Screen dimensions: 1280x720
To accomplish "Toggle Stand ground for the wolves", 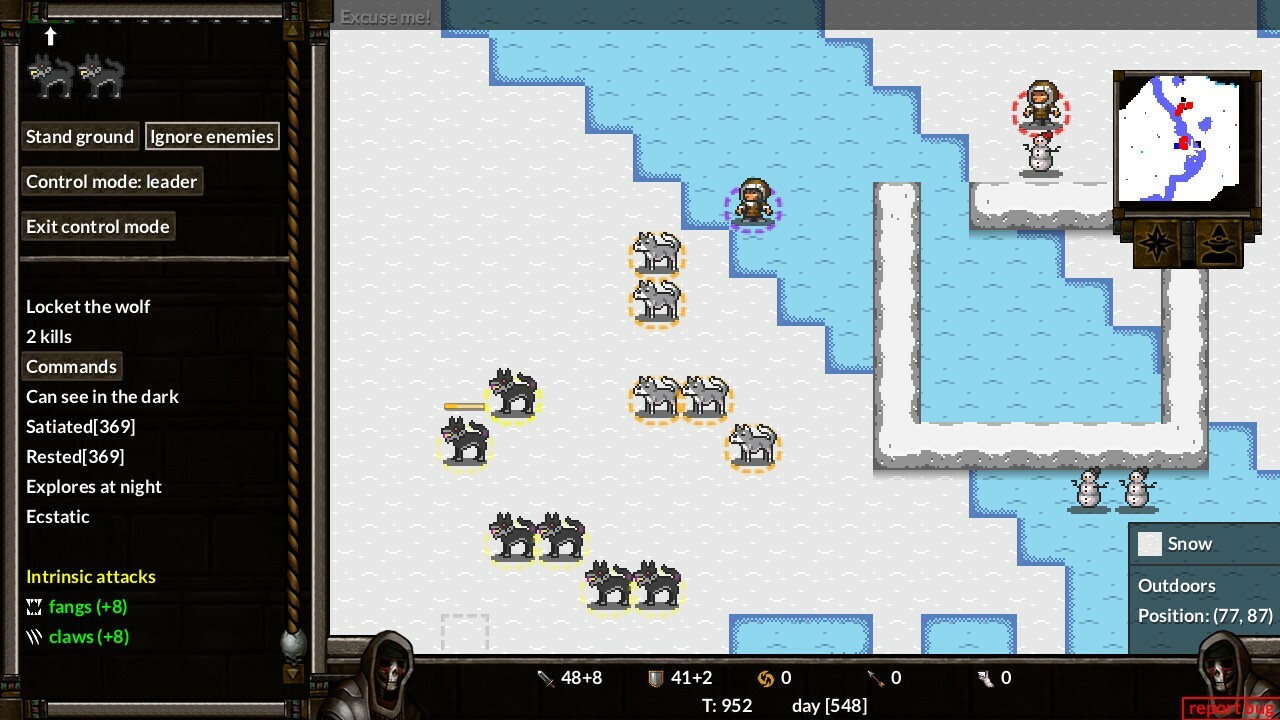I will [80, 136].
